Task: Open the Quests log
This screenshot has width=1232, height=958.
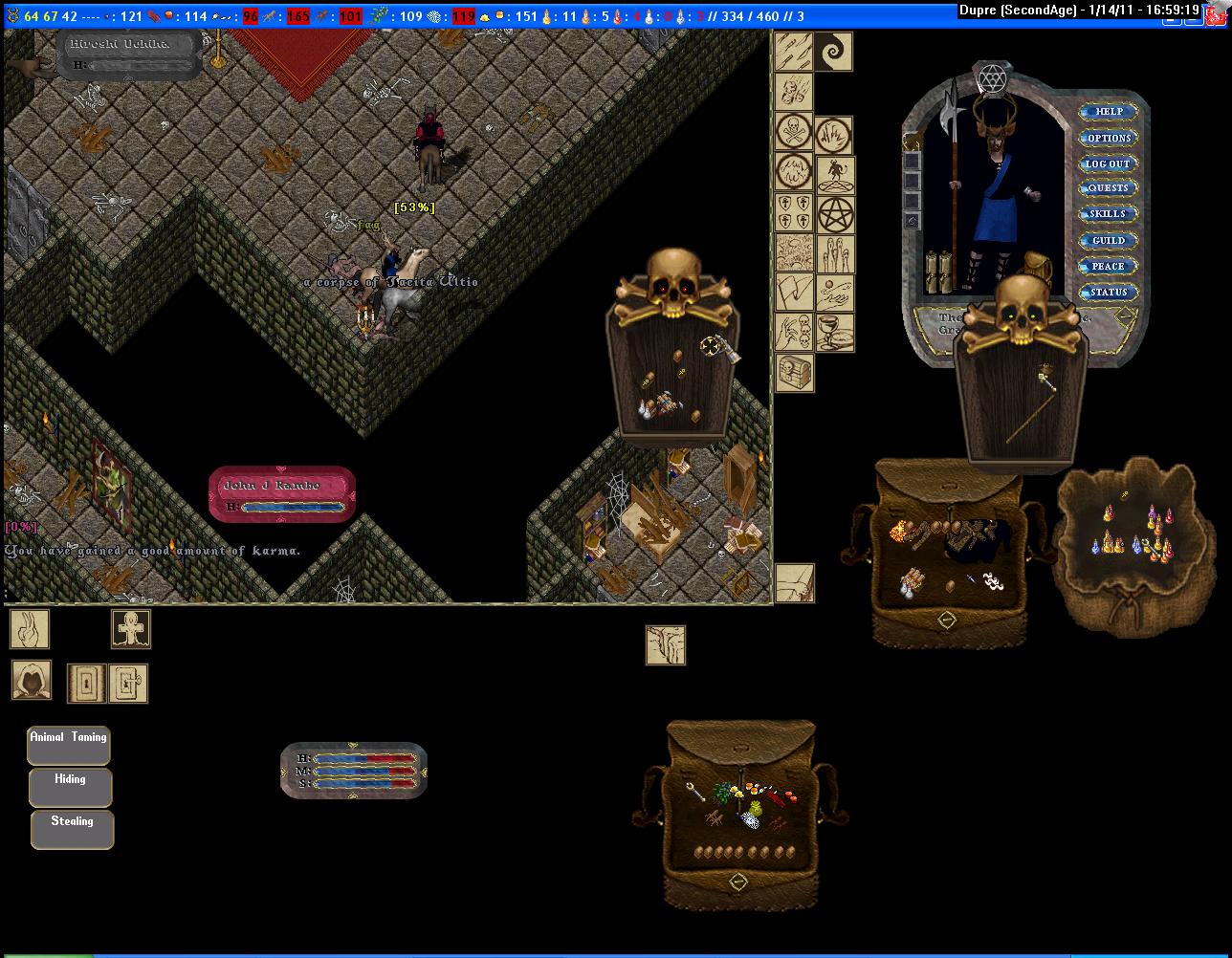Action: coord(1108,188)
